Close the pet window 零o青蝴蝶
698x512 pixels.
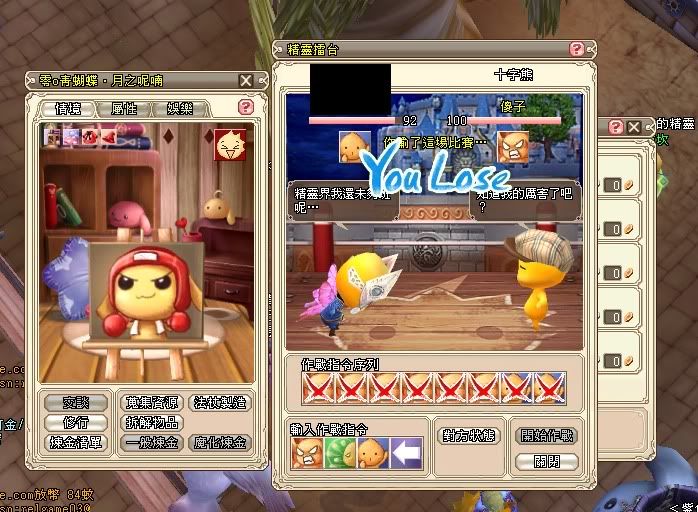pos(246,80)
